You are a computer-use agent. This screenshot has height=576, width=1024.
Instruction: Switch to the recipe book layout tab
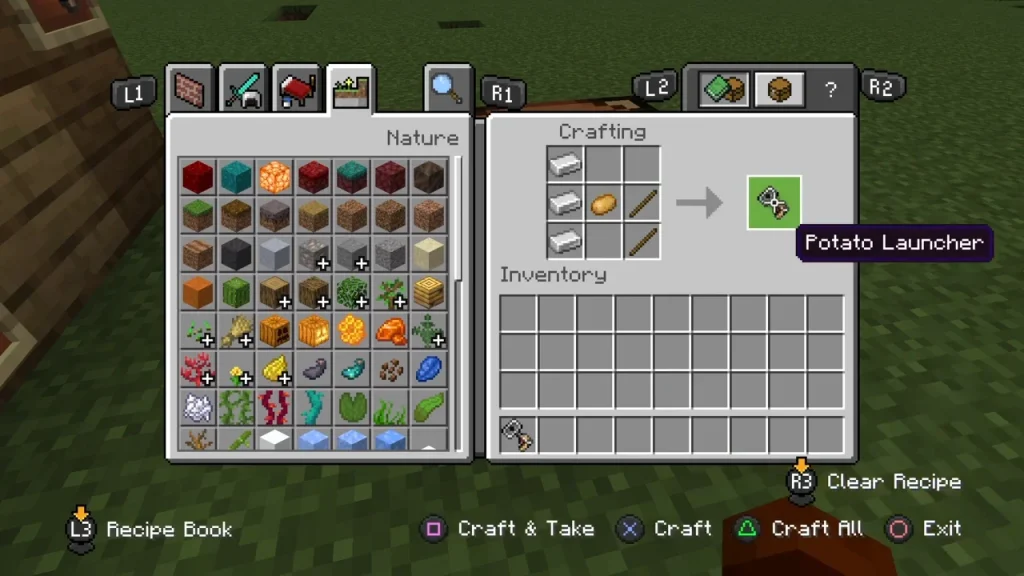pos(724,90)
